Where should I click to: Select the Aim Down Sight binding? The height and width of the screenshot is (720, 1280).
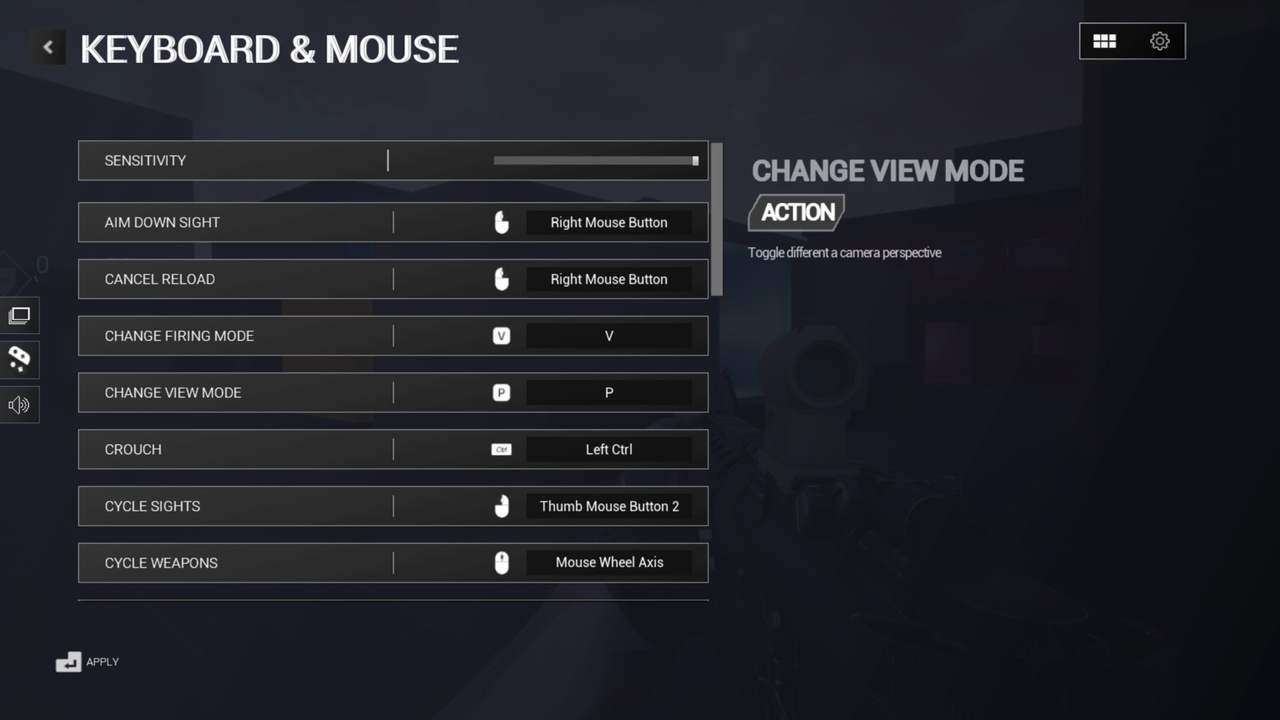tap(608, 222)
